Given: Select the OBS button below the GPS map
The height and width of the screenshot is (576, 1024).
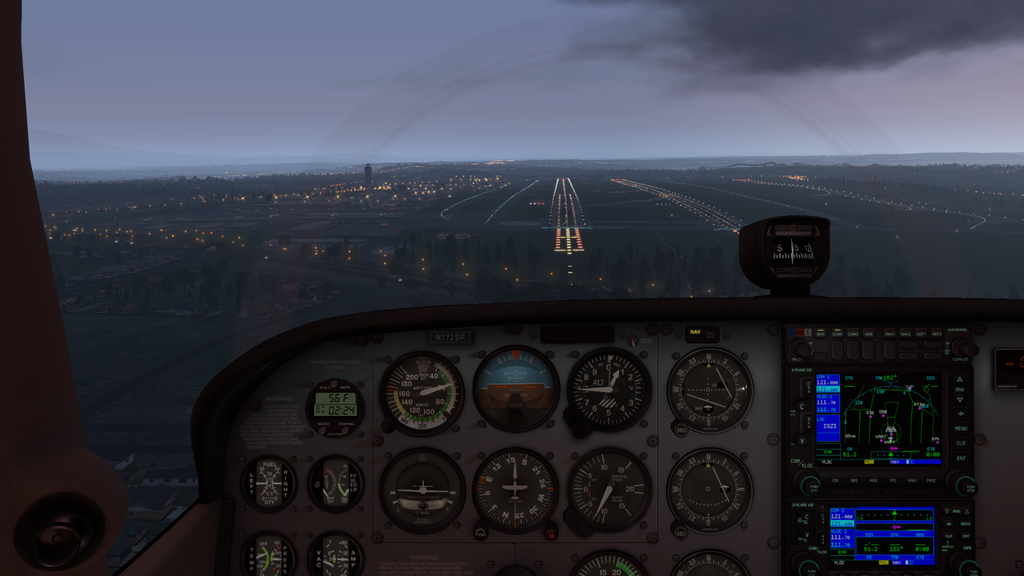Looking at the screenshot, I should tap(854, 479).
